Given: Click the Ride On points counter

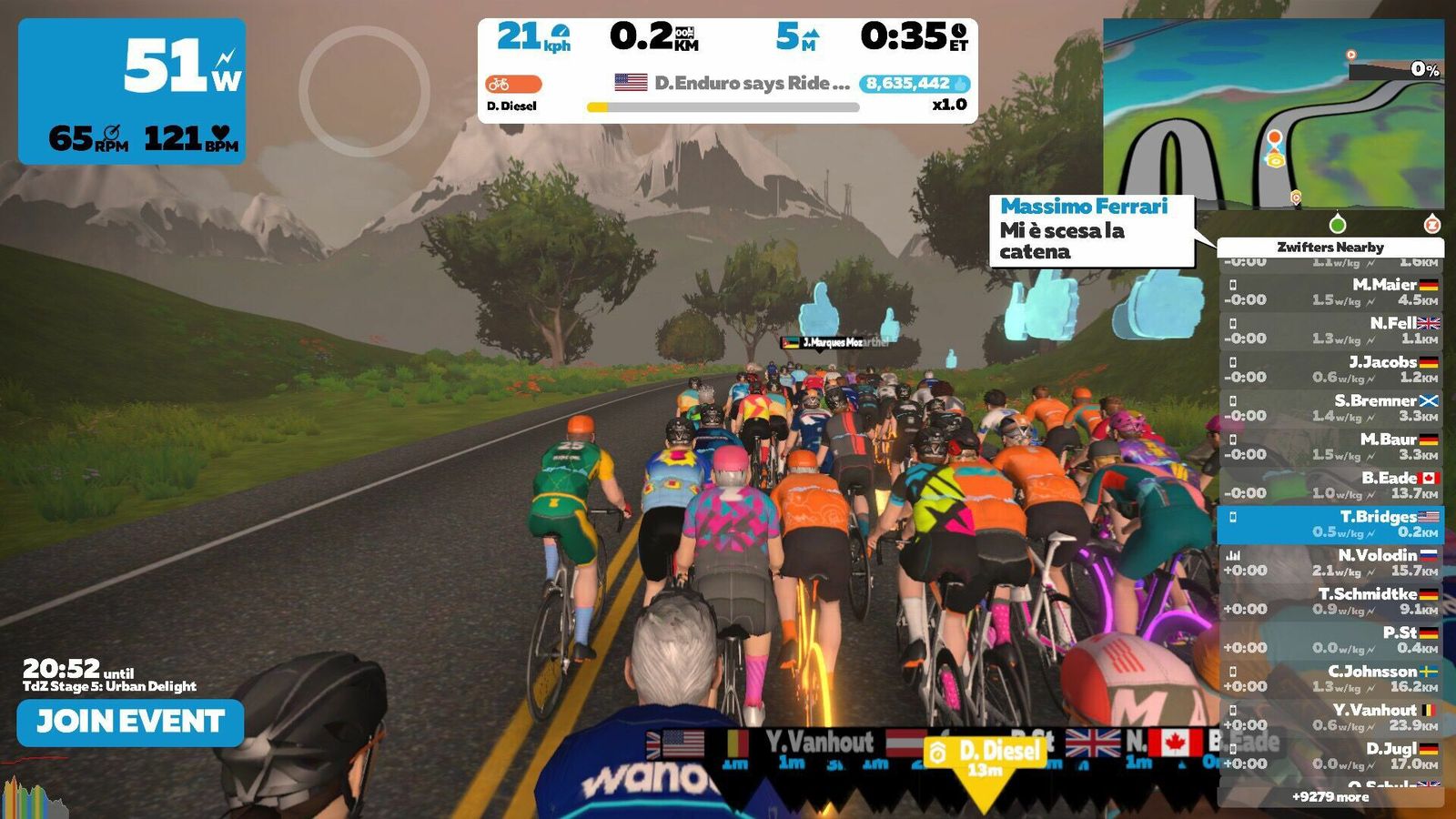Looking at the screenshot, I should 914,84.
